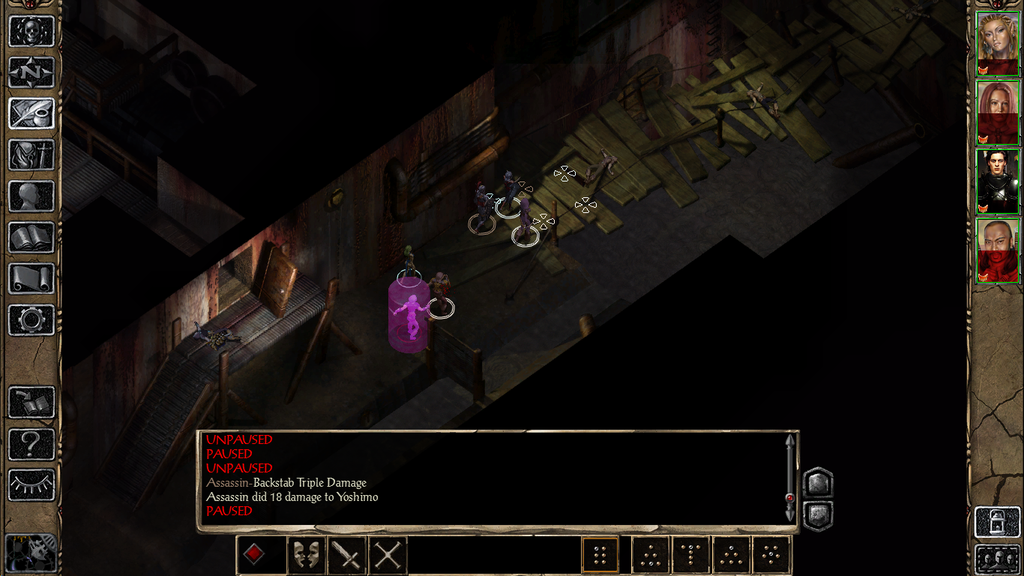Select the blonde elf party portrait
This screenshot has height=576, width=1024.
tap(997, 44)
